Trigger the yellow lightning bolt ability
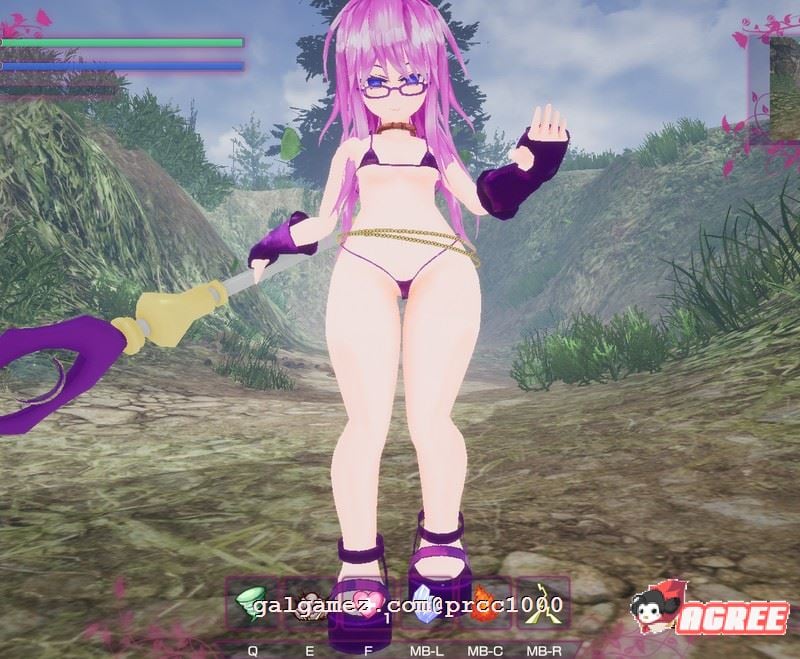 click(541, 603)
